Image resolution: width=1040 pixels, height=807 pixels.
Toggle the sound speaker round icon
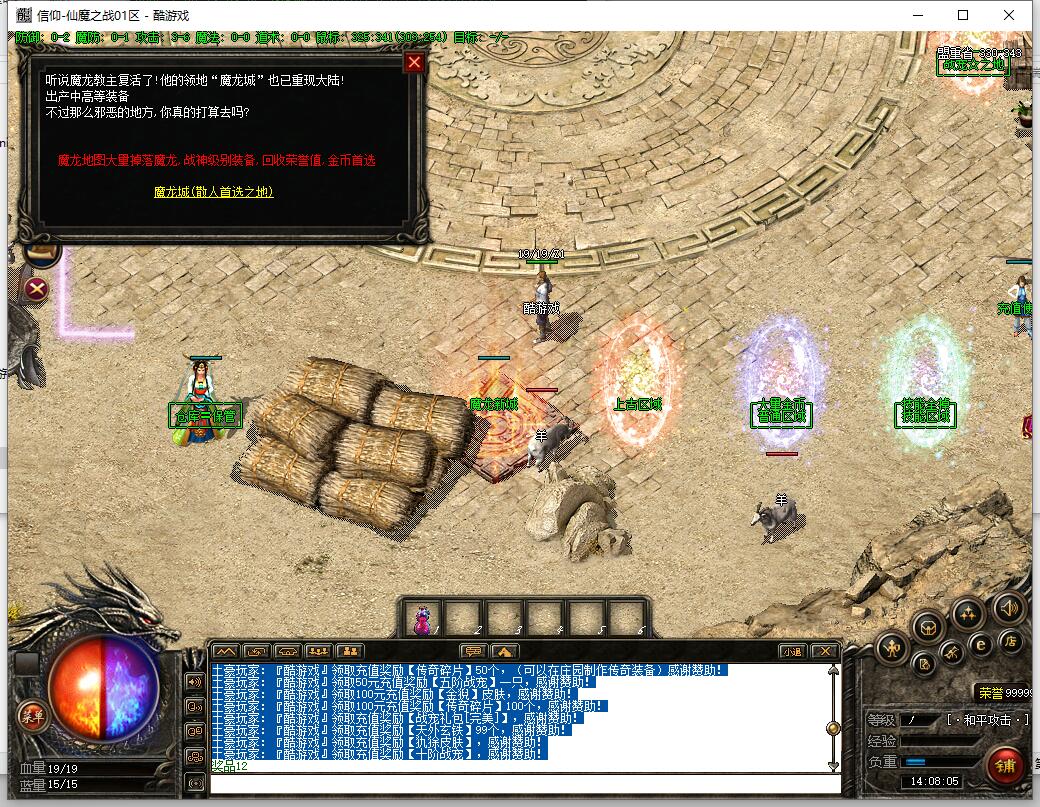[x=1009, y=607]
